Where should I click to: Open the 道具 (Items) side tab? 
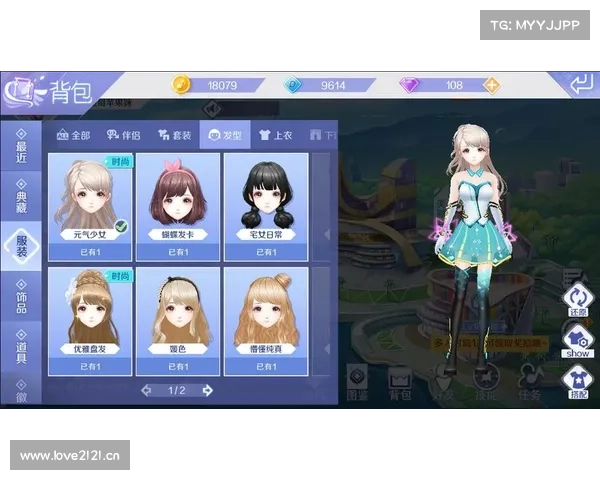coord(21,348)
